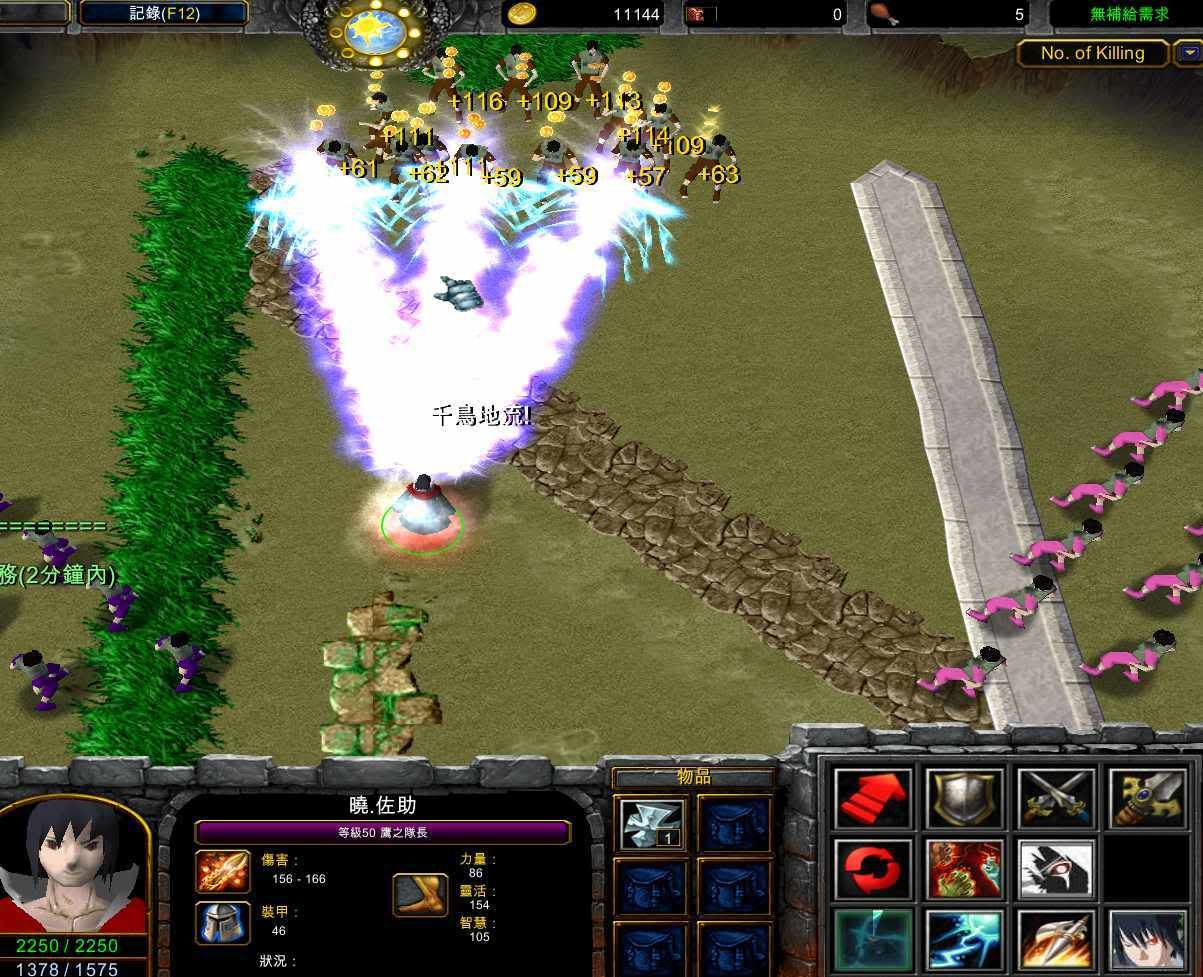Activate the flaming blade ability
Image resolution: width=1203 pixels, height=977 pixels.
[1056, 940]
